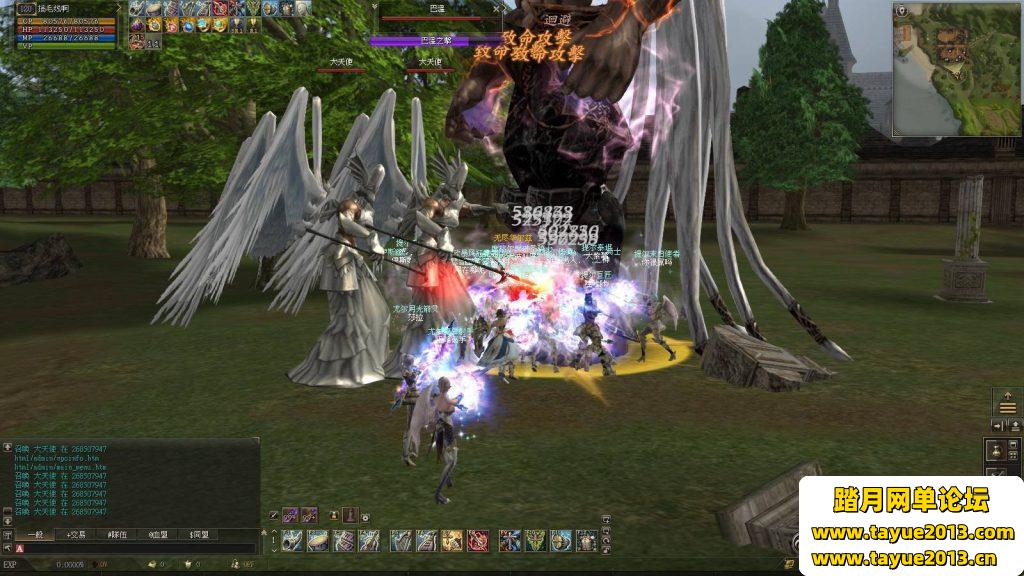This screenshot has width=1024, height=576.
Task: Activate the blue cross skill icon
Action: [x=510, y=541]
